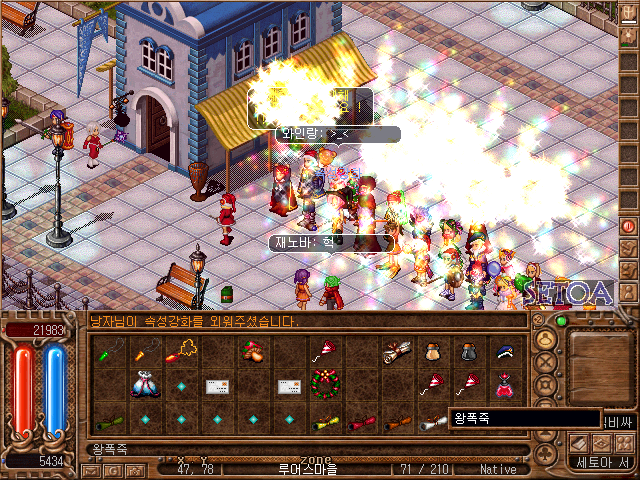
Task: Open the character portrait round button
Action: coord(545,339)
